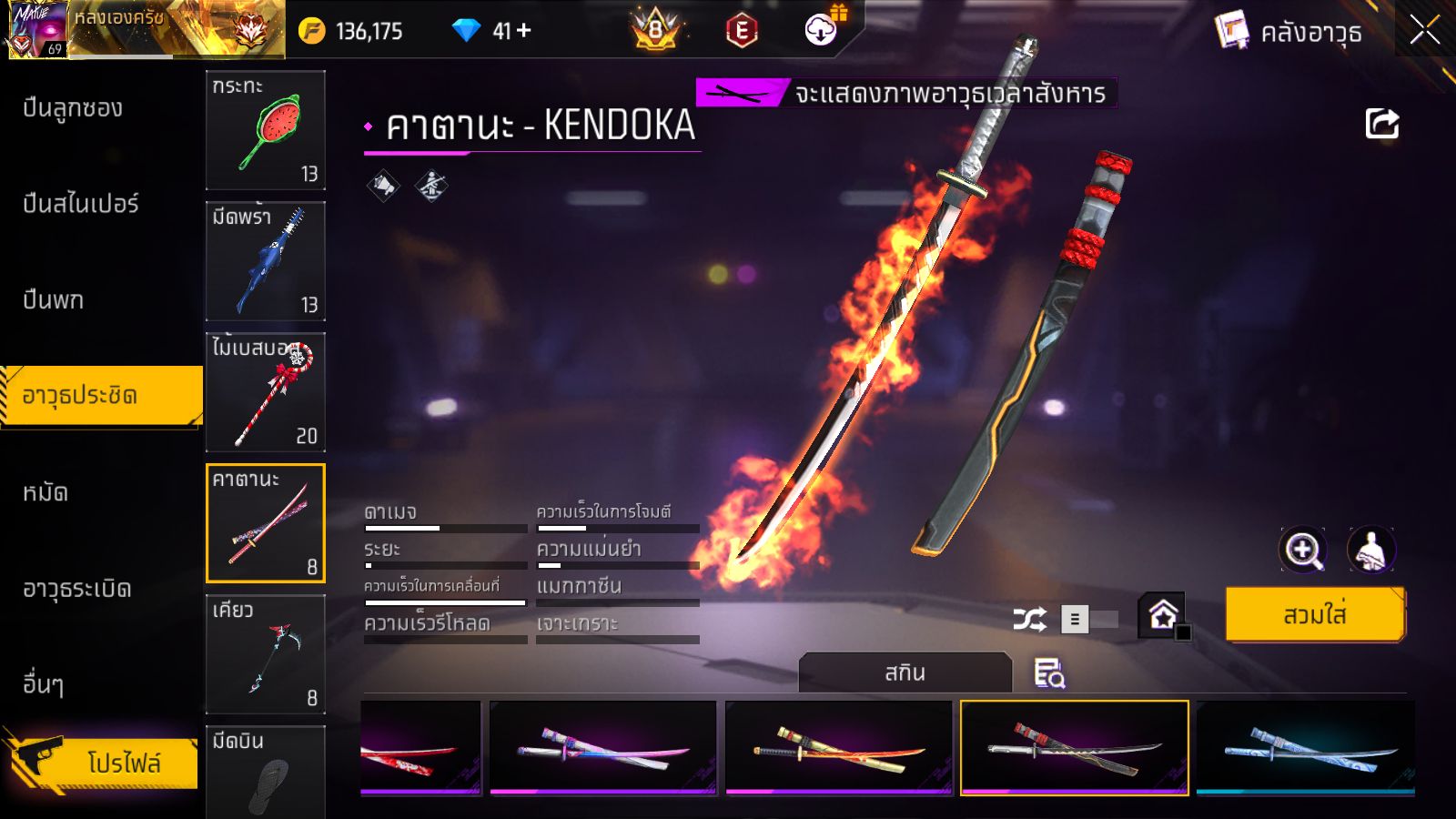Select the กระทะ watermelon pan weapon

pos(266,130)
